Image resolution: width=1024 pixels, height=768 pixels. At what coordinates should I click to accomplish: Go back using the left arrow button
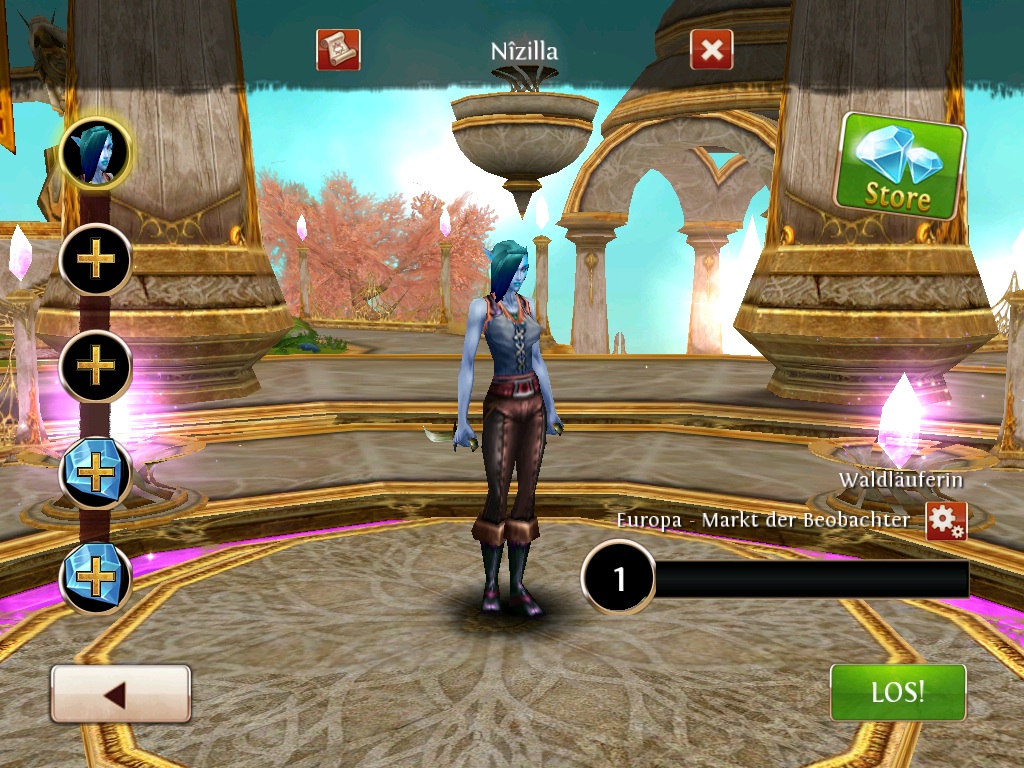coord(120,693)
